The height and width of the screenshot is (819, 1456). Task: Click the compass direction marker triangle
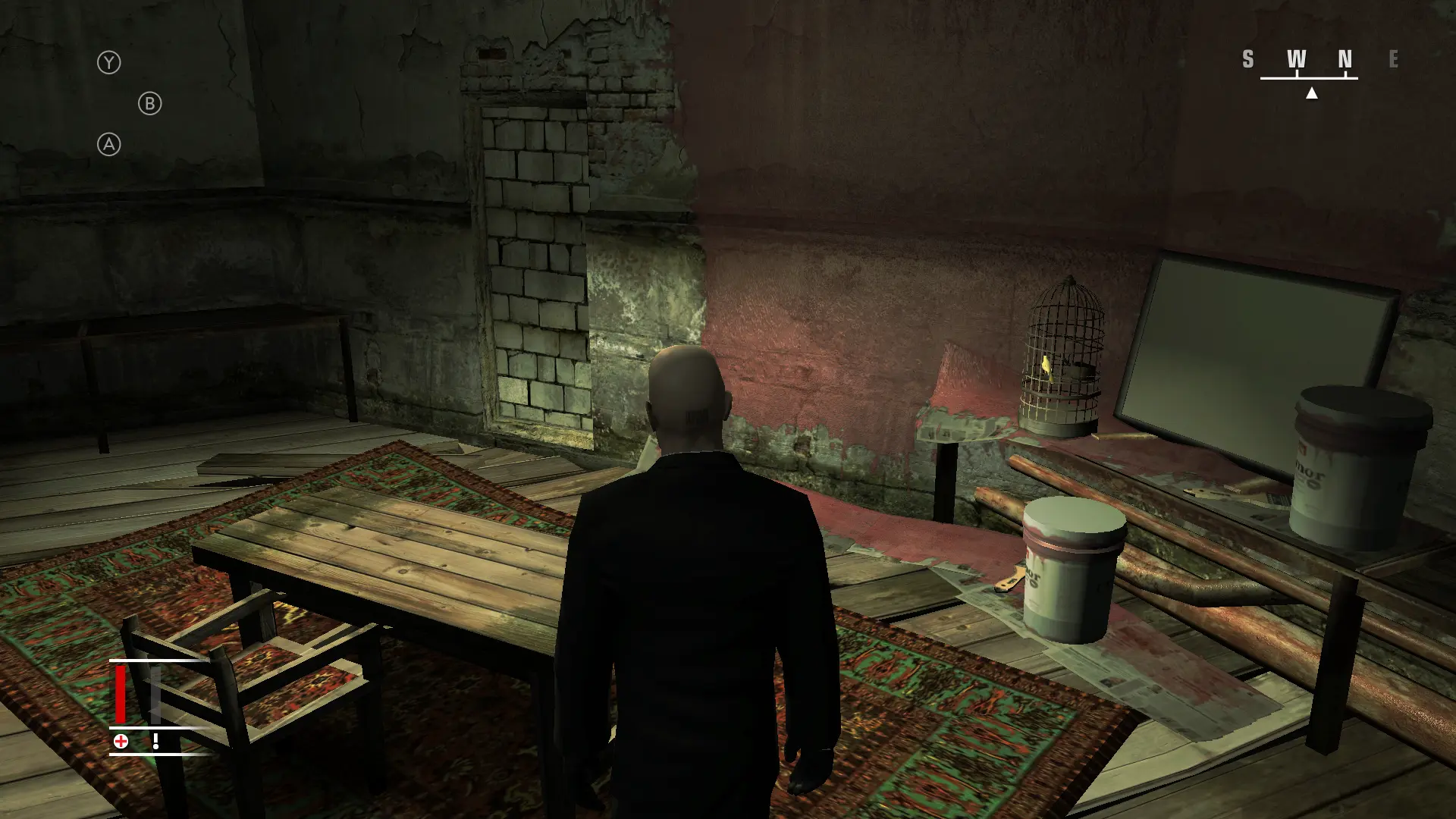point(1312,95)
